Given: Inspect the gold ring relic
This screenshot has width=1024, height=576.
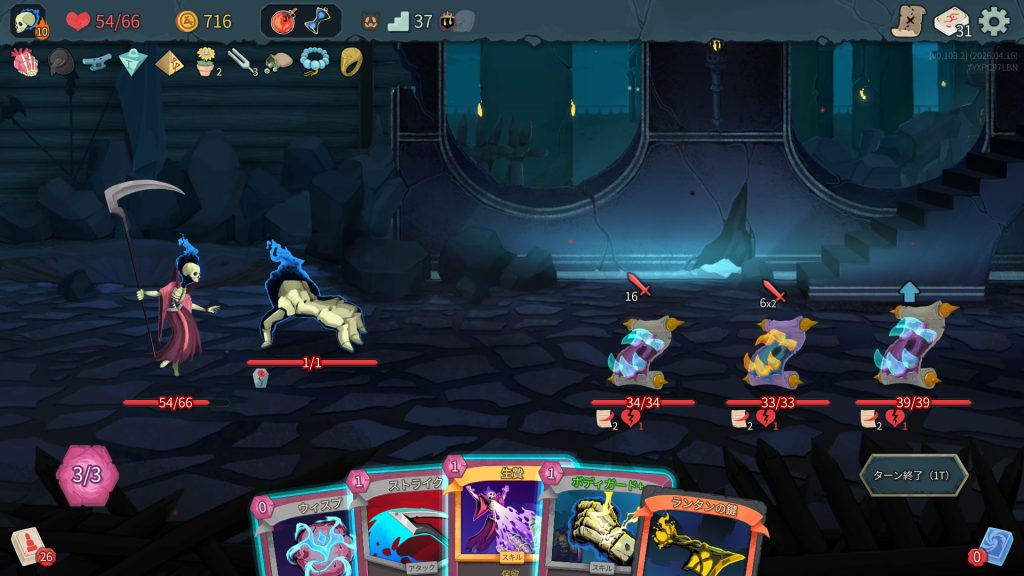Looking at the screenshot, I should click(350, 62).
